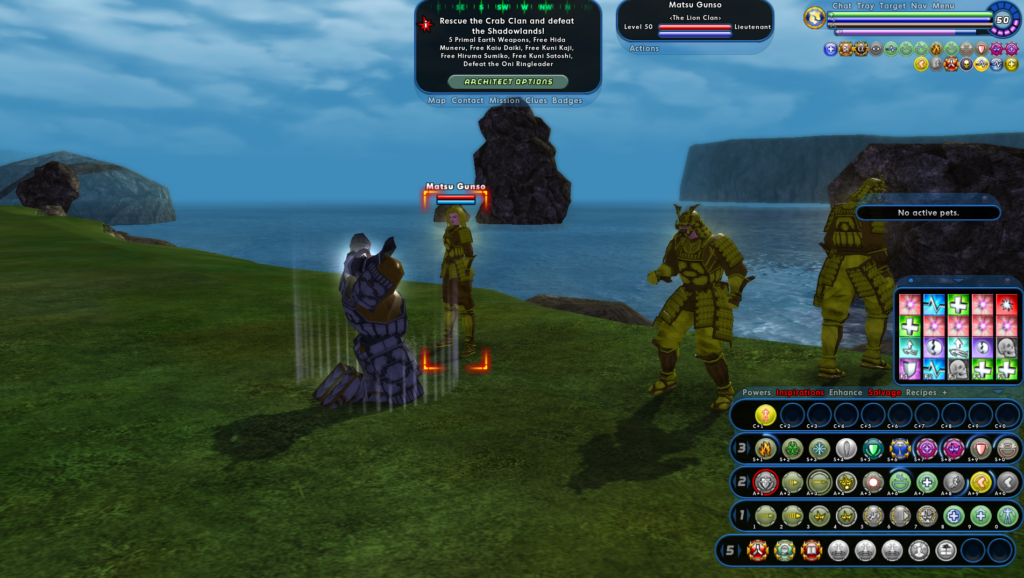Open the Actions menu for Matsu Gunso
The width and height of the screenshot is (1024, 578).
click(x=644, y=48)
